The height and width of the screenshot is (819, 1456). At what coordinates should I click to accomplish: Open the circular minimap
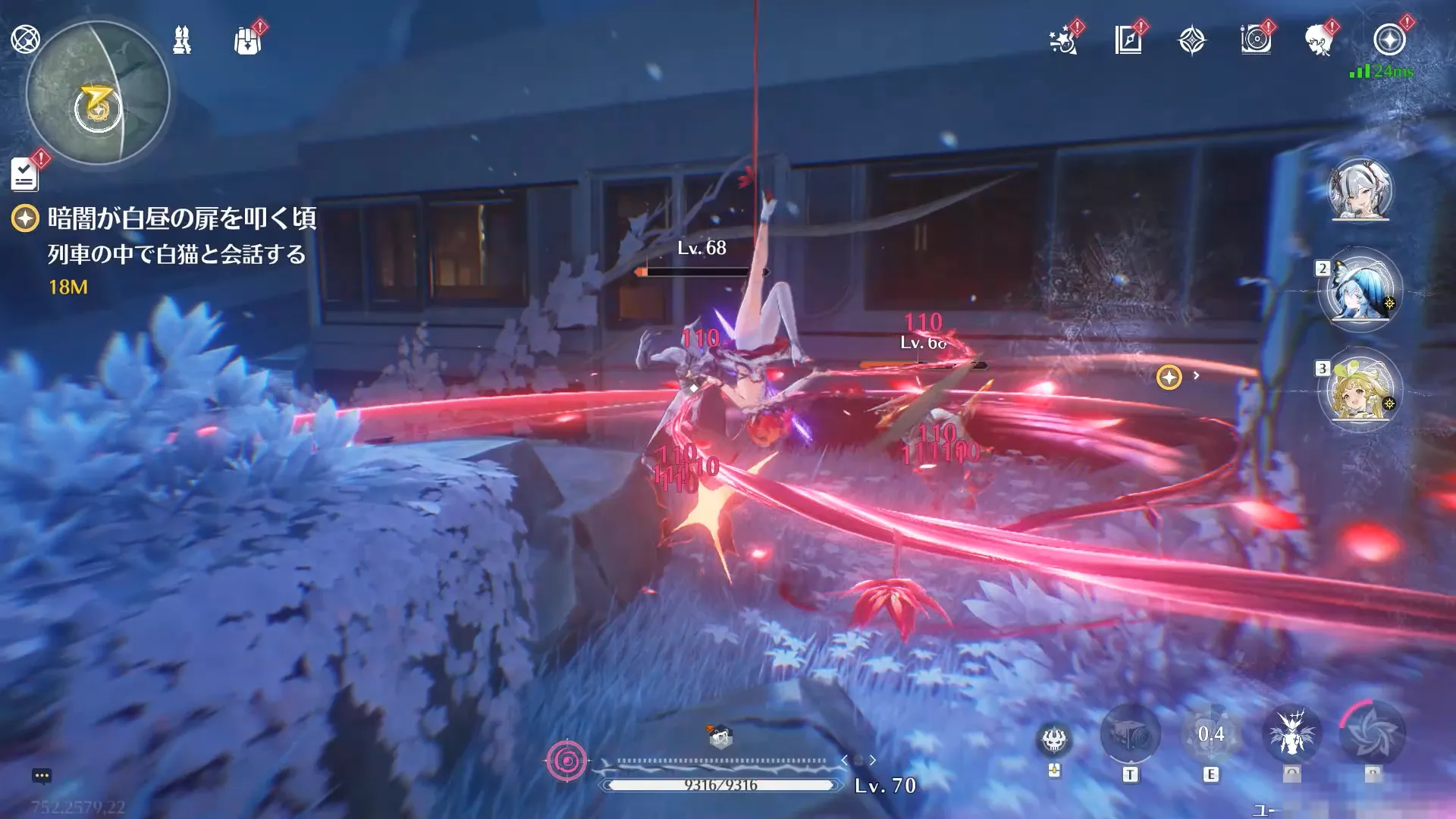tap(98, 93)
